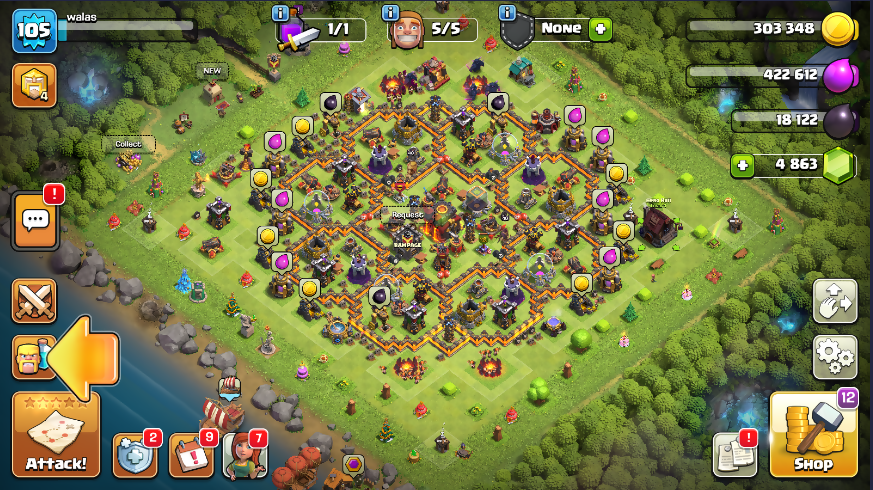Viewport: 873px width, 490px height.
Task: Open the papers icon with alert
Action: point(733,455)
